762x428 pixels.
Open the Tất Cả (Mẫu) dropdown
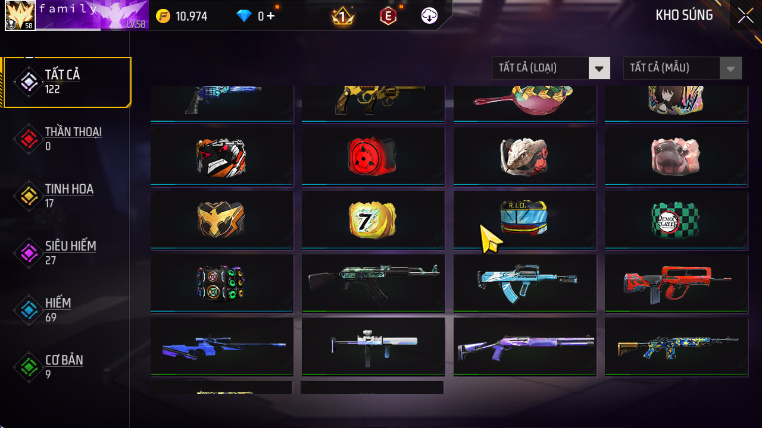[x=683, y=68]
